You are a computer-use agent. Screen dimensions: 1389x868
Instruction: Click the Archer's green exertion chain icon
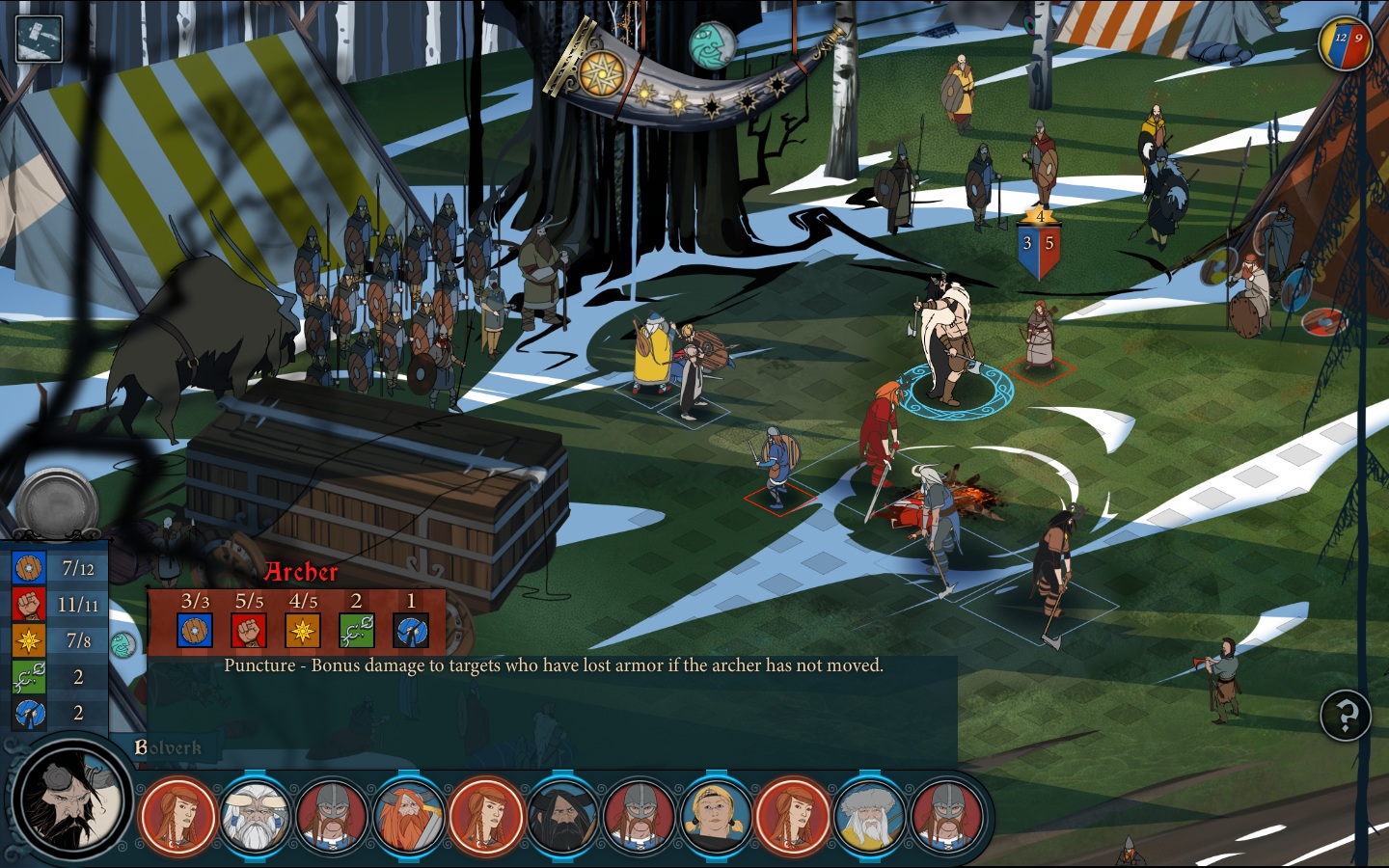(x=356, y=631)
